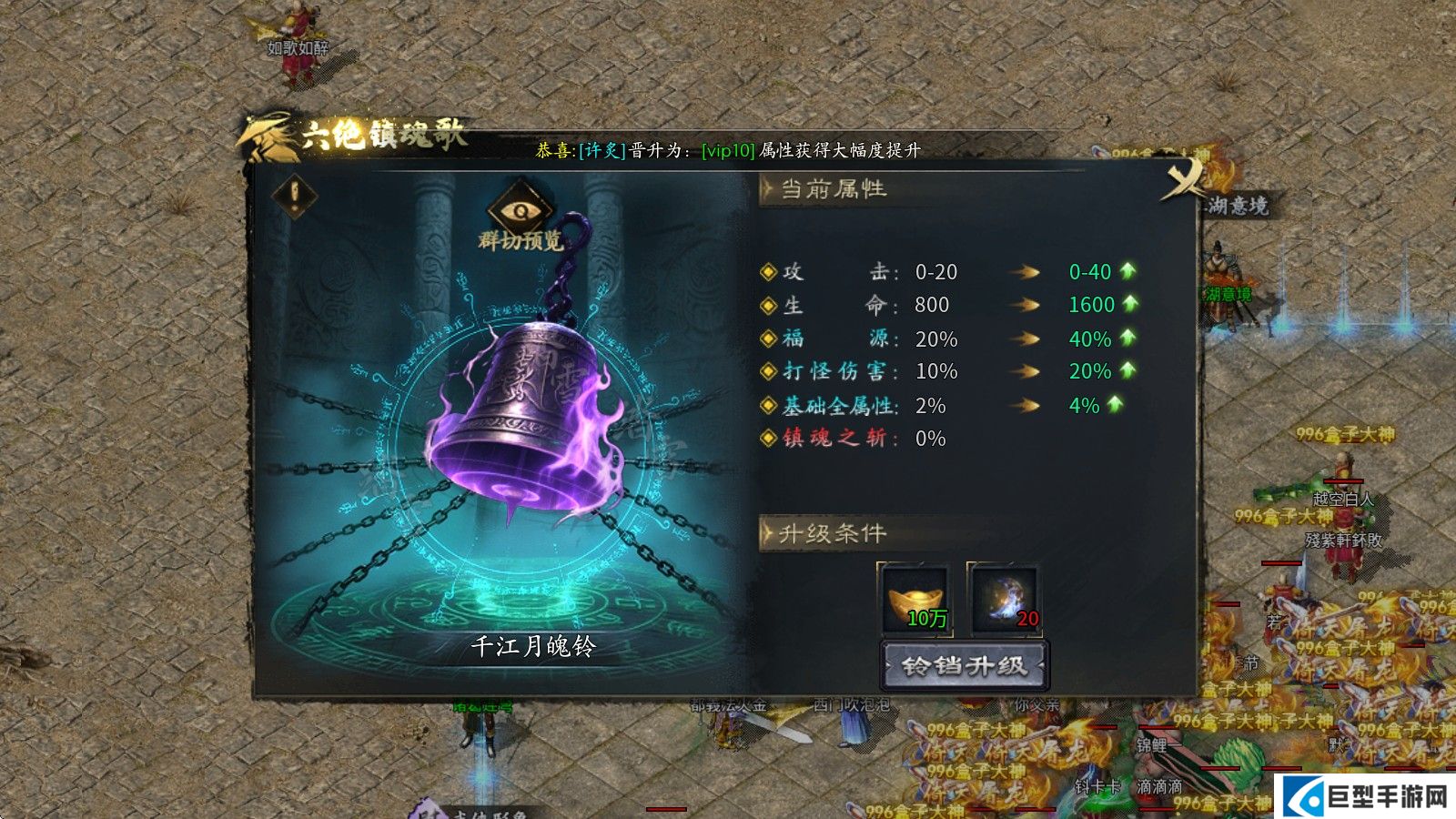Click the diamond icon beside 攻击 attribute
Viewport: 1456px width, 819px height.
click(770, 272)
